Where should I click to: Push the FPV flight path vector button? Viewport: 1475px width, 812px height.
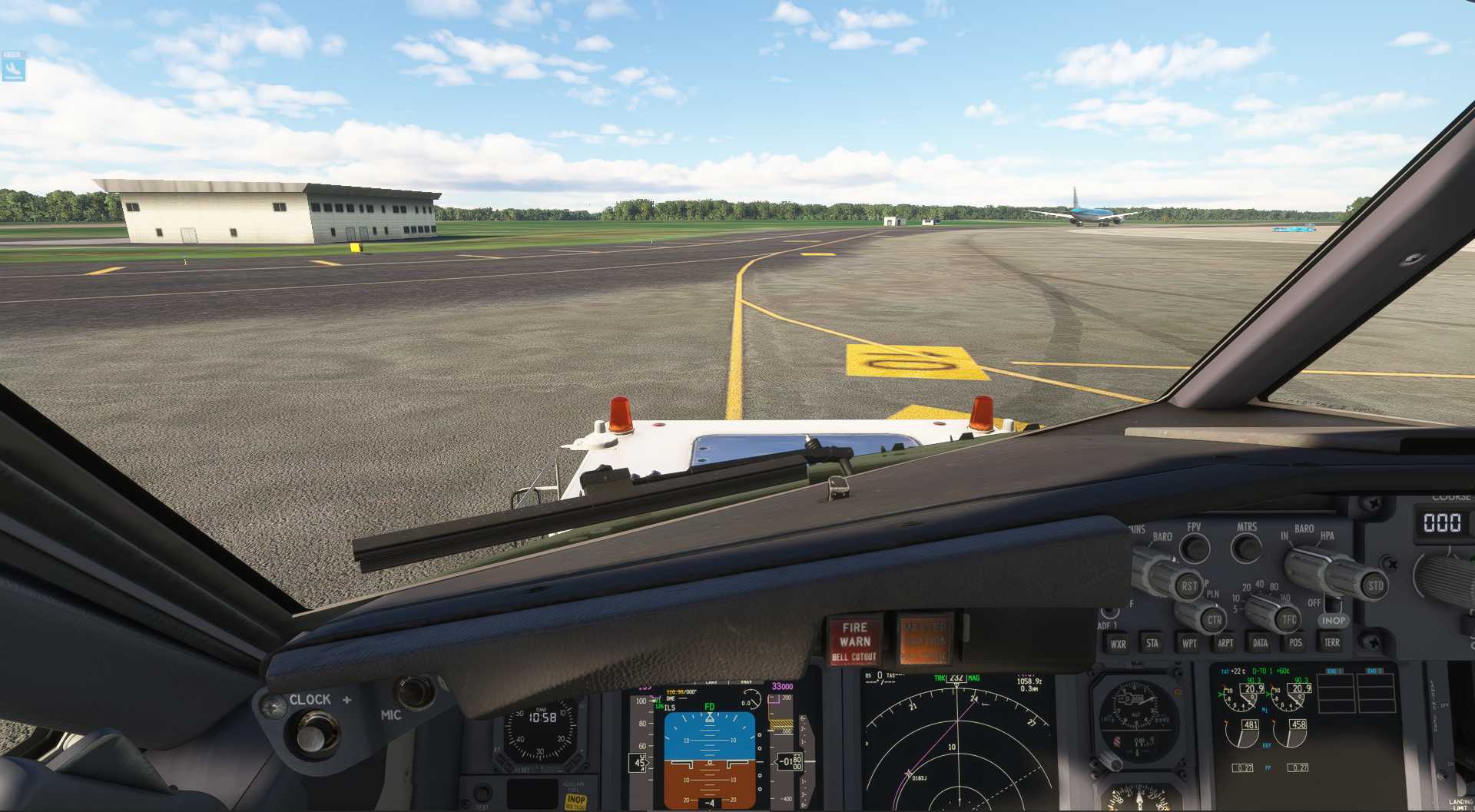(1194, 548)
